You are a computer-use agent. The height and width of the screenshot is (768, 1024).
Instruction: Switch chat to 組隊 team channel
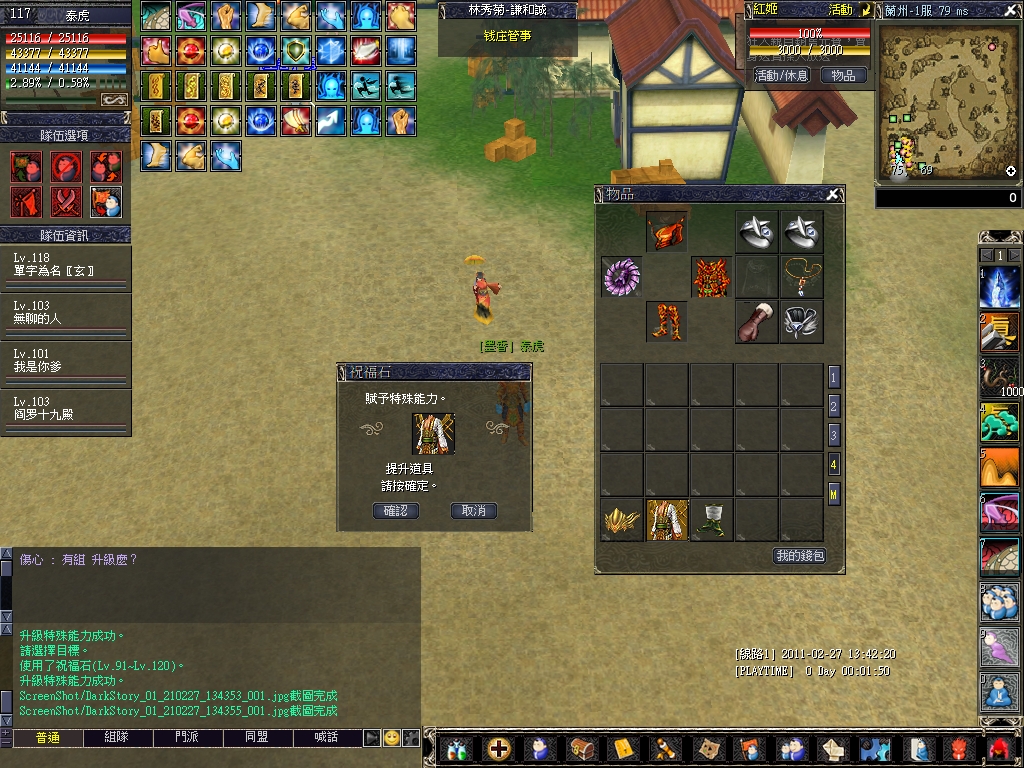[x=117, y=737]
